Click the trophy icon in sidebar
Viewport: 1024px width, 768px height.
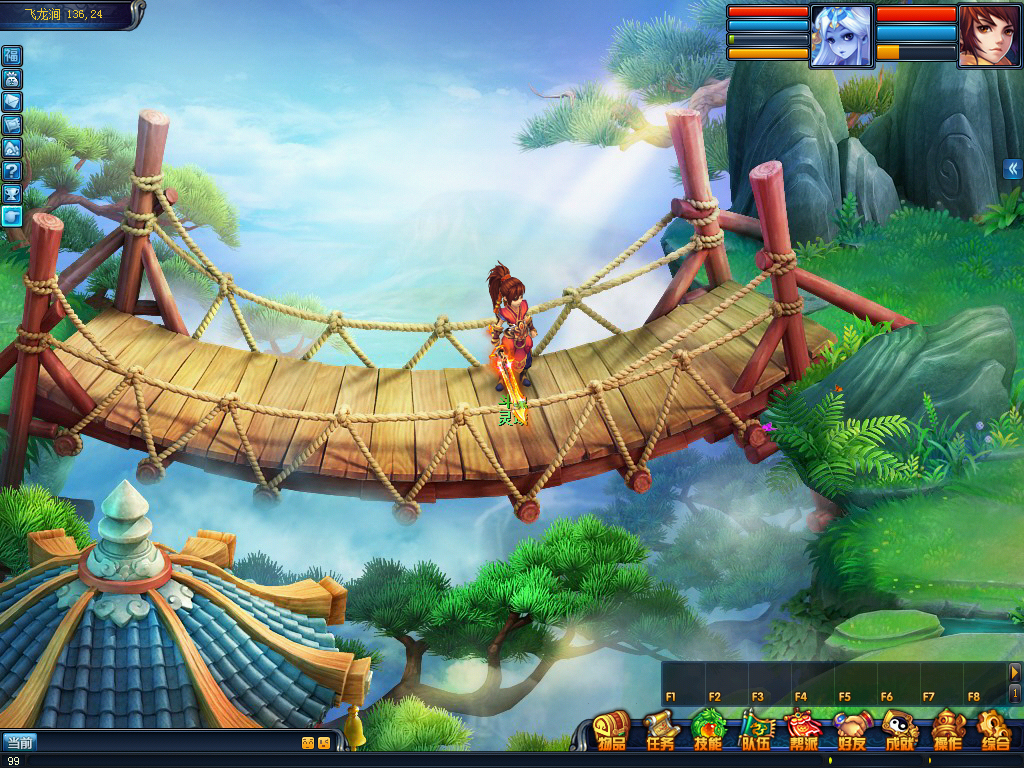click(12, 193)
